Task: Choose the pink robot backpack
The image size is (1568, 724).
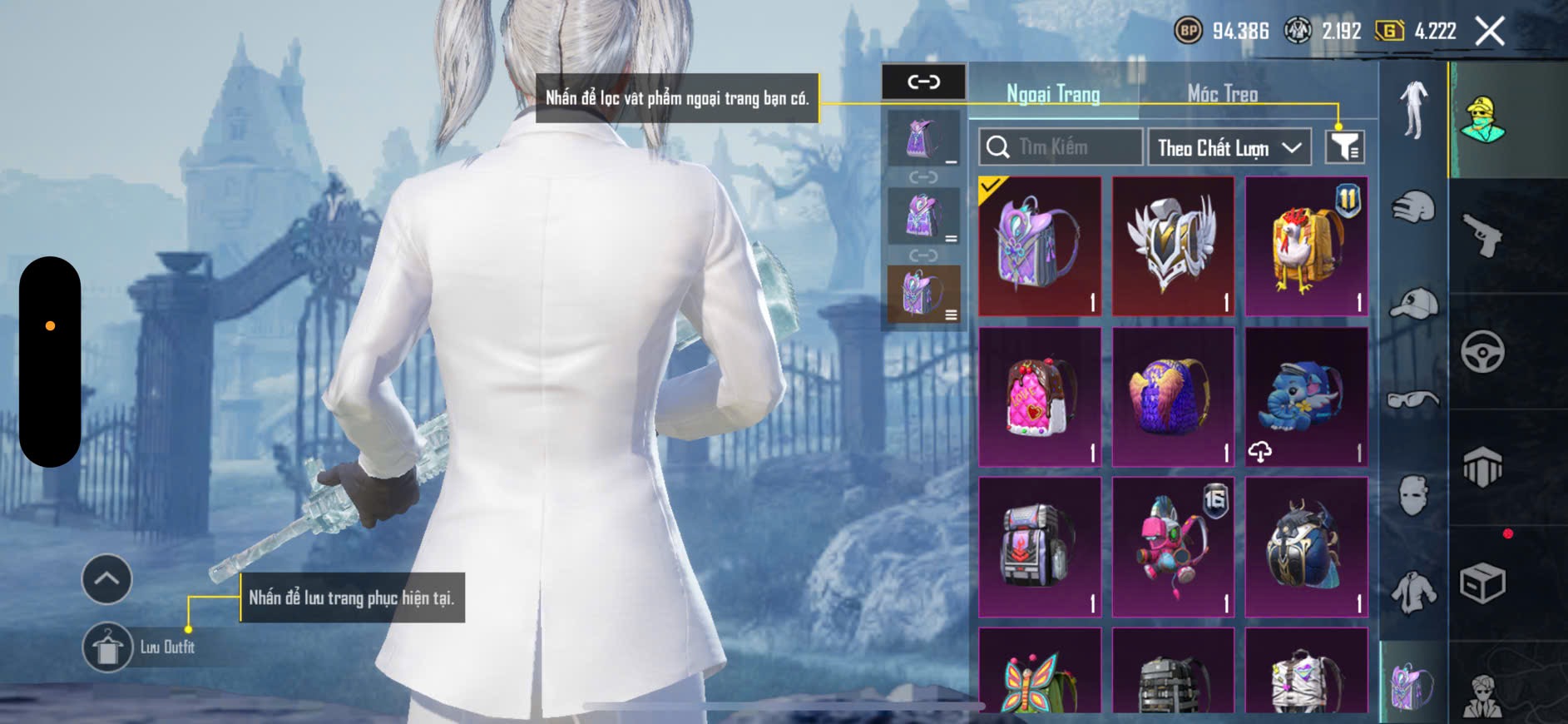Action: click(x=1173, y=547)
